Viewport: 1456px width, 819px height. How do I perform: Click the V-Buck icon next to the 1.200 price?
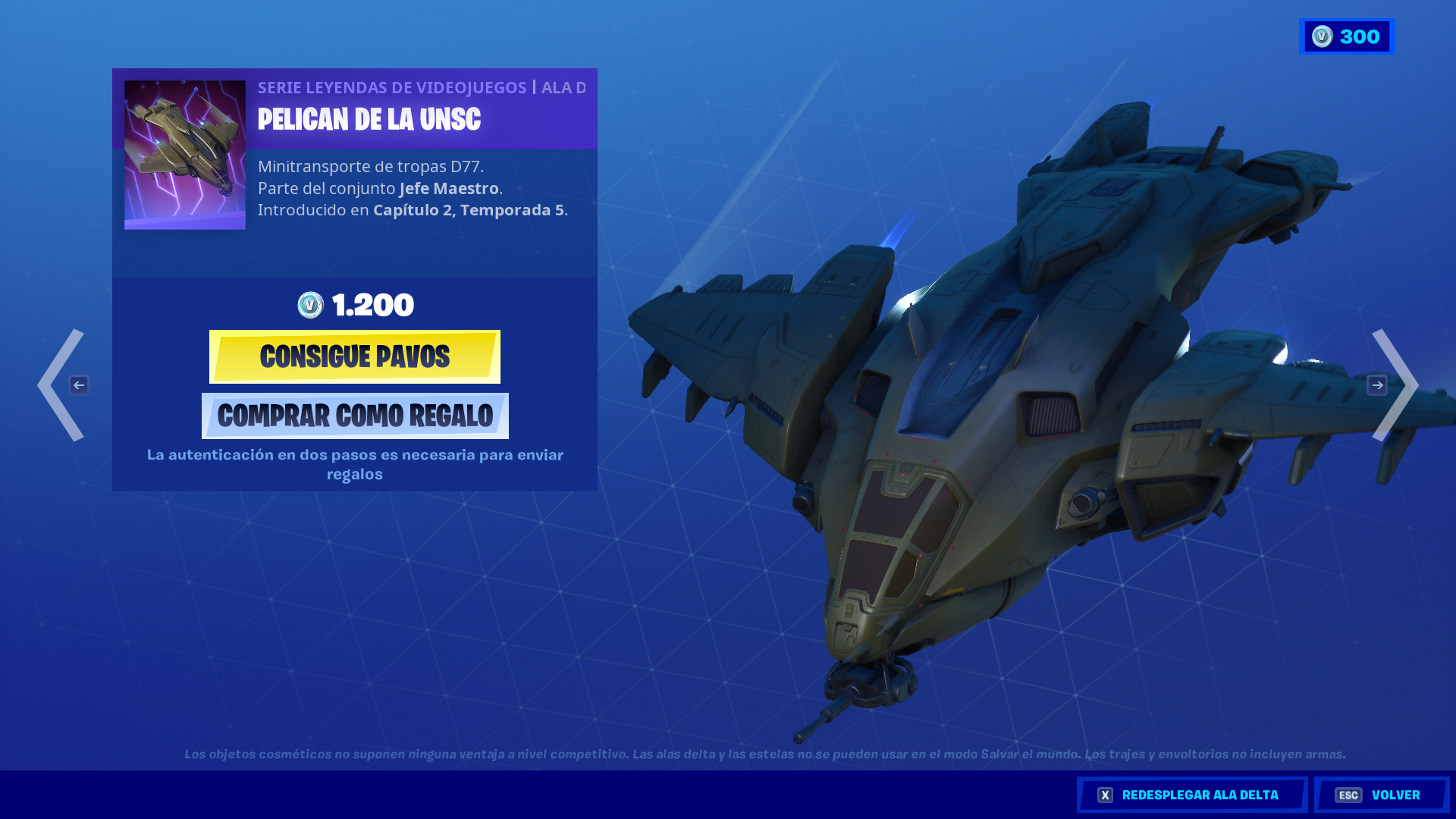[311, 306]
